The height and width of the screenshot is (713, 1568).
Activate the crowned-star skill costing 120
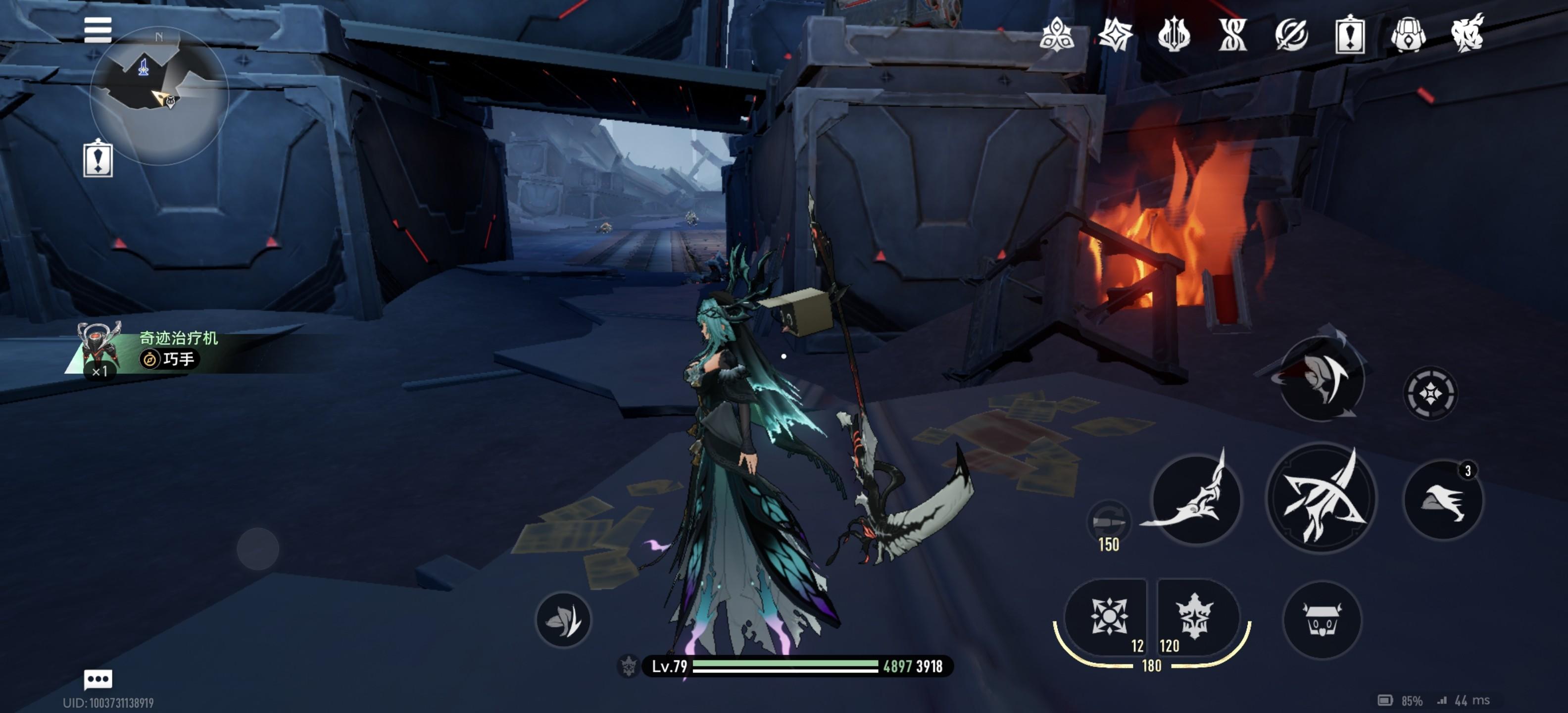coord(1195,617)
